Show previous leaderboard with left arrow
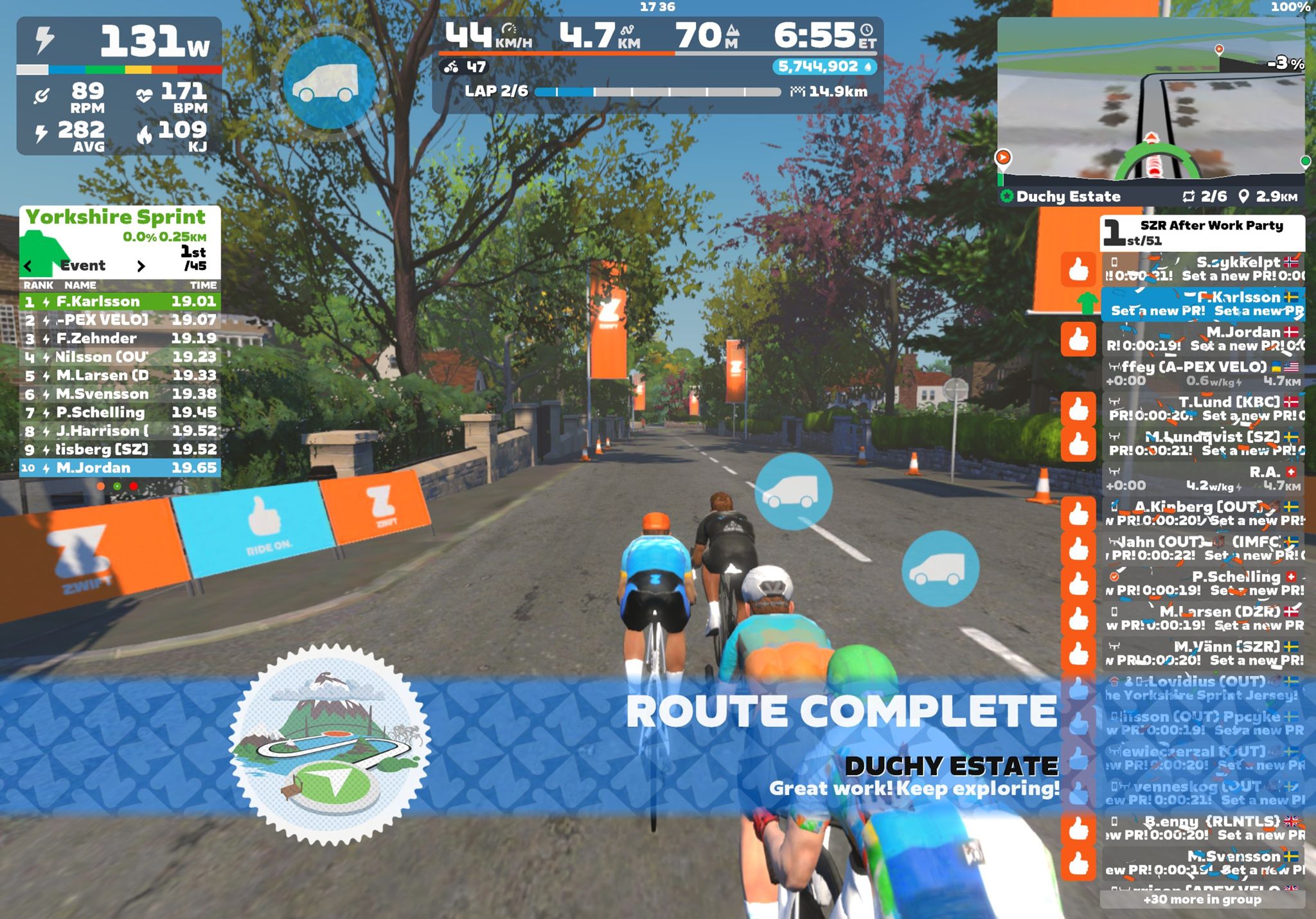Viewport: 1316px width, 919px height. (28, 265)
